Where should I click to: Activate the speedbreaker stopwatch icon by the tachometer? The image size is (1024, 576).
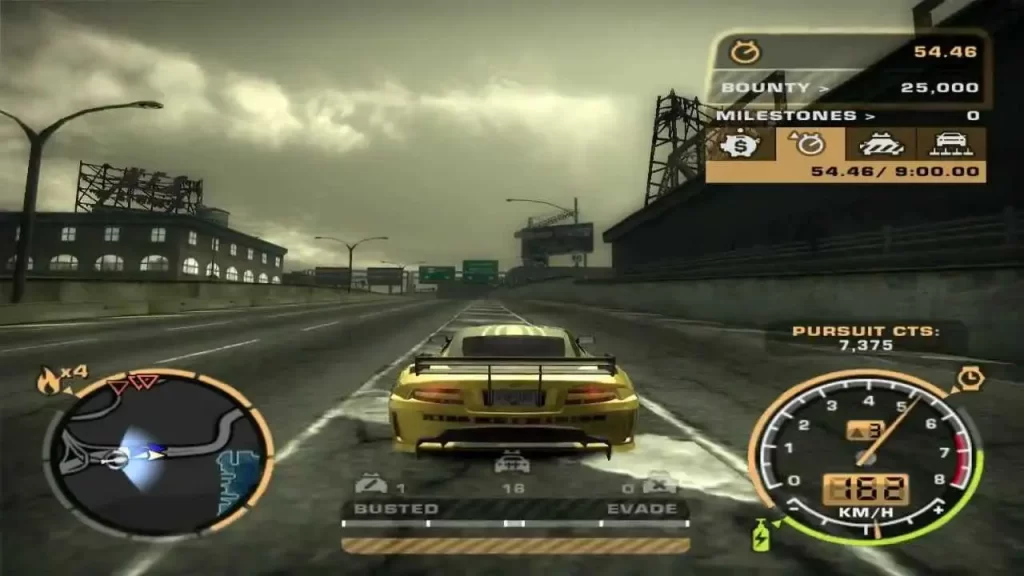970,379
